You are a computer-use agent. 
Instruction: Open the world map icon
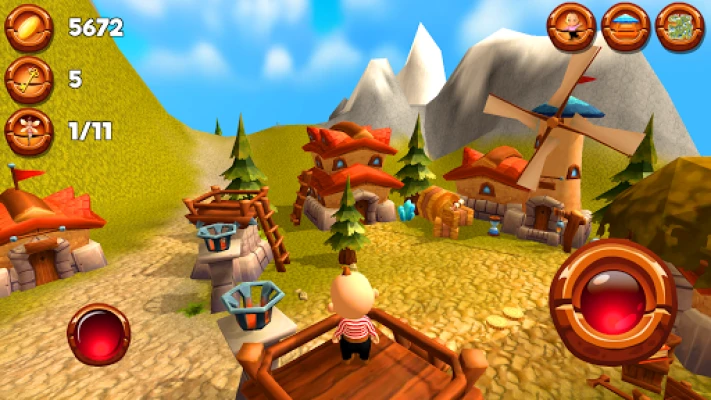tap(680, 27)
